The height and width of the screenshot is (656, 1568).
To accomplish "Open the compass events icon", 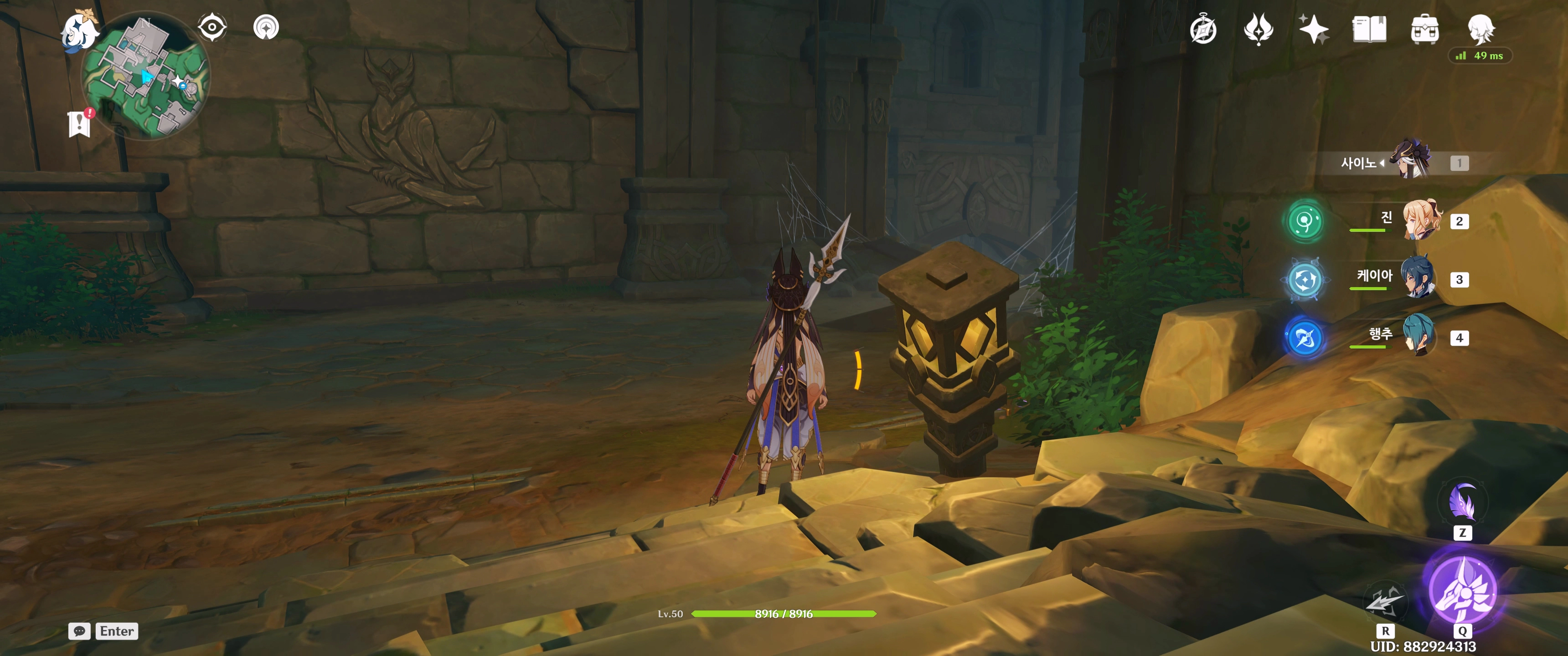I will pyautogui.click(x=1203, y=30).
